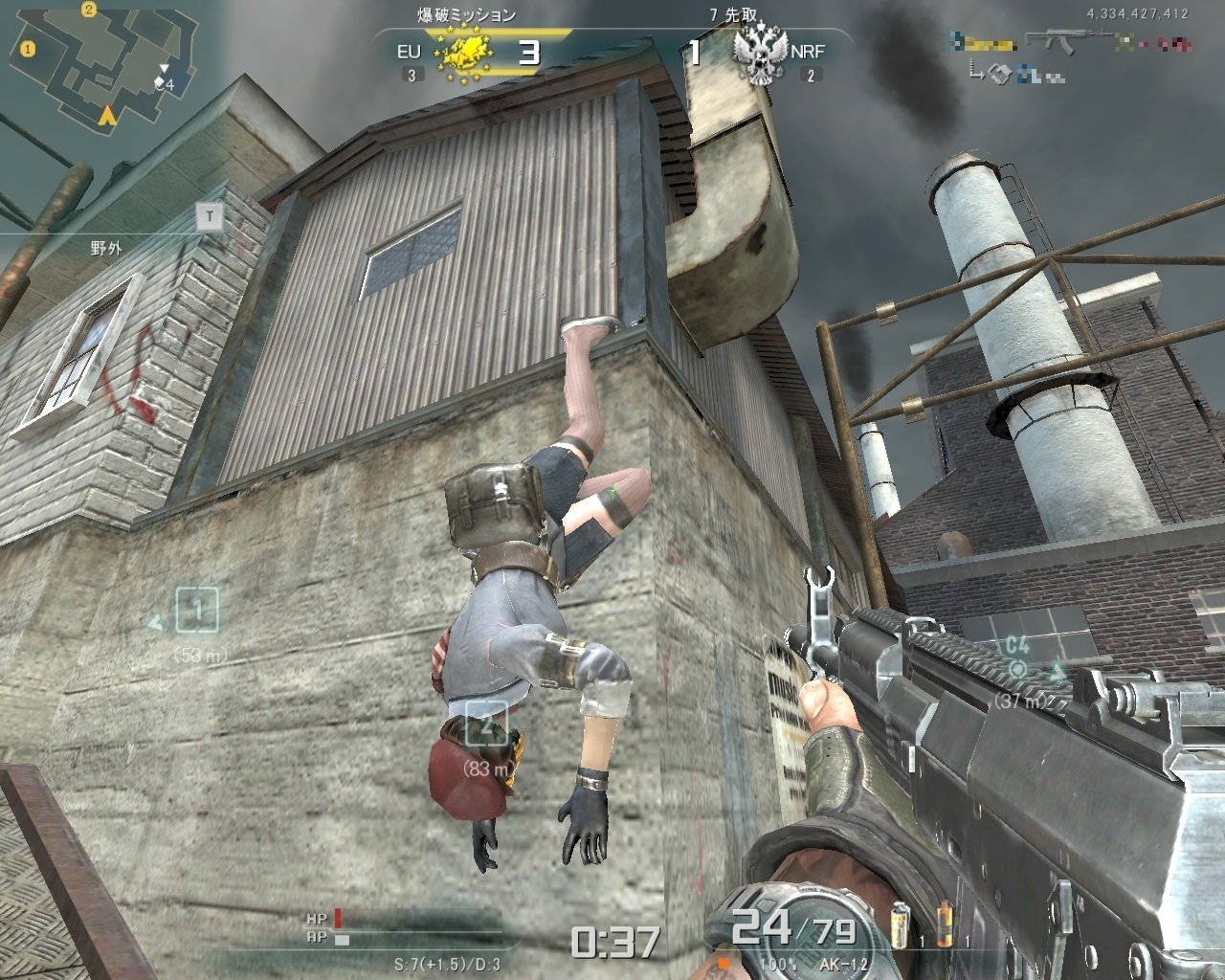The image size is (1225, 980).
Task: Click the yellow player arrow on minimap
Action: click(108, 116)
